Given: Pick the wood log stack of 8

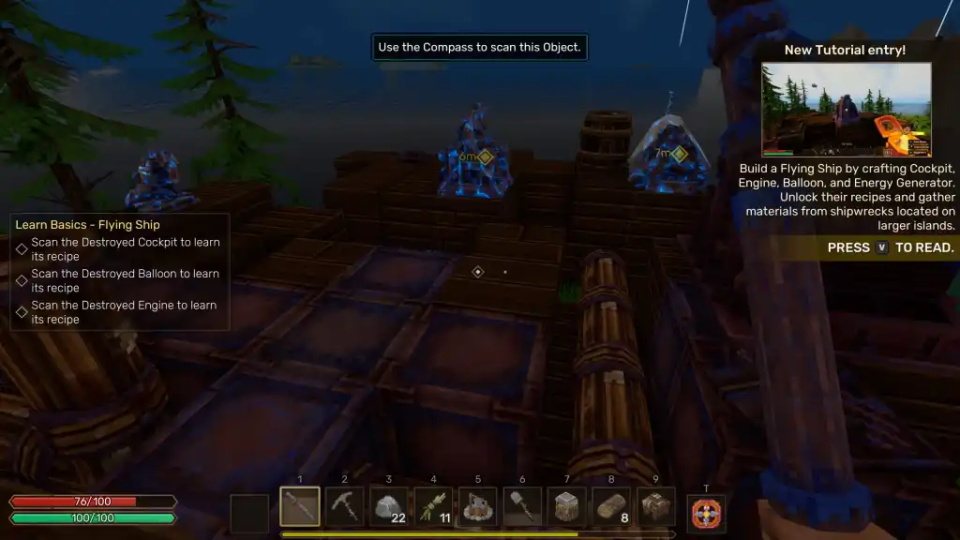Looking at the screenshot, I should pyautogui.click(x=611, y=507).
